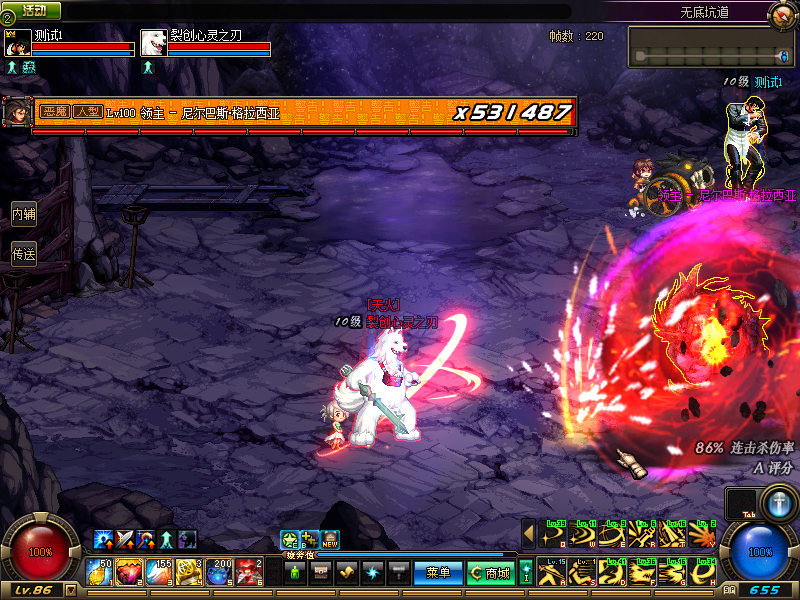800x600 pixels.
Task: Toggle the dropdown arrow beside Lv.86
Action: click(x=70, y=591)
